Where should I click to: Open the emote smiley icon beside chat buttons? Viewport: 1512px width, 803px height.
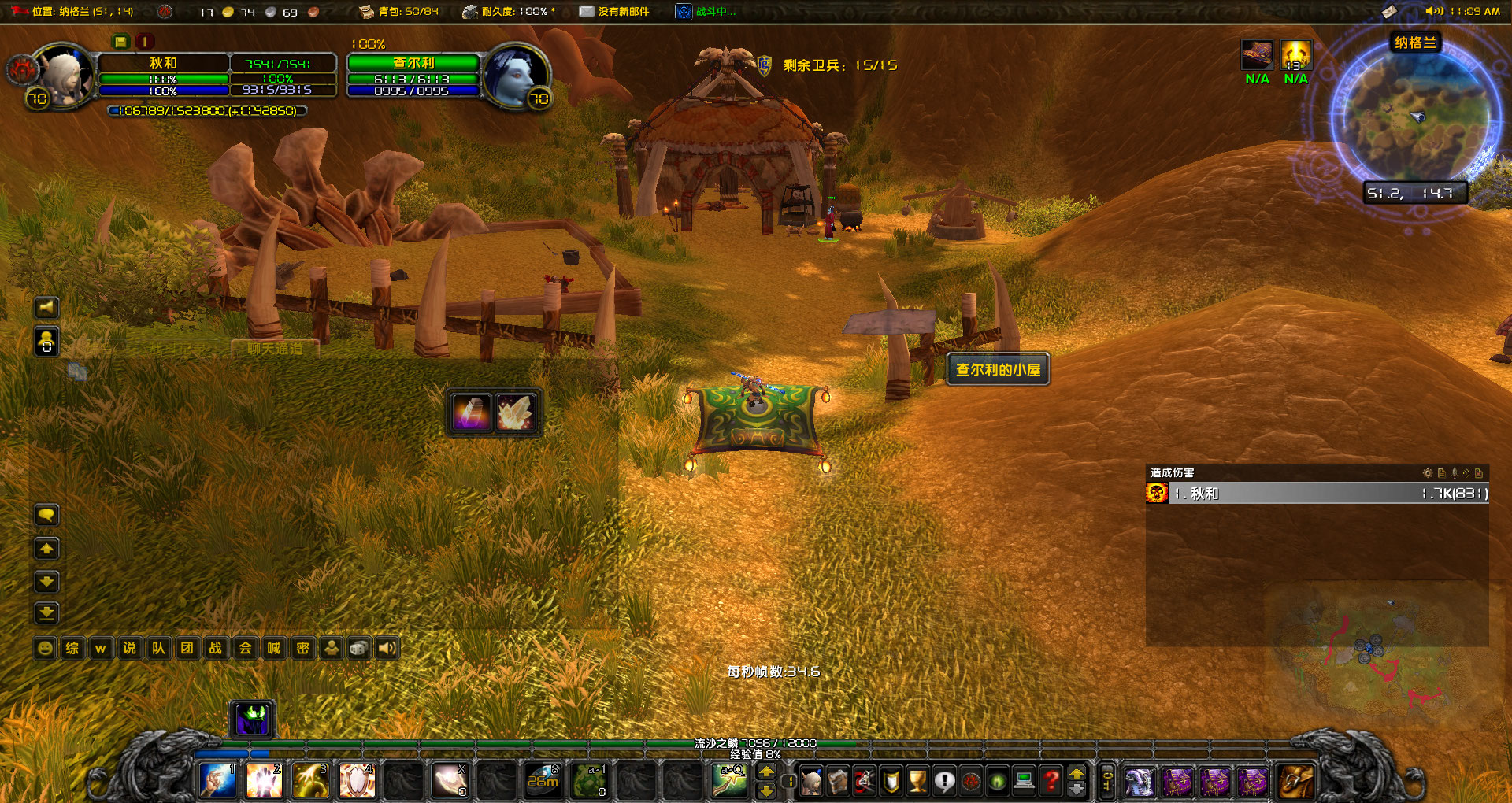tap(43, 648)
